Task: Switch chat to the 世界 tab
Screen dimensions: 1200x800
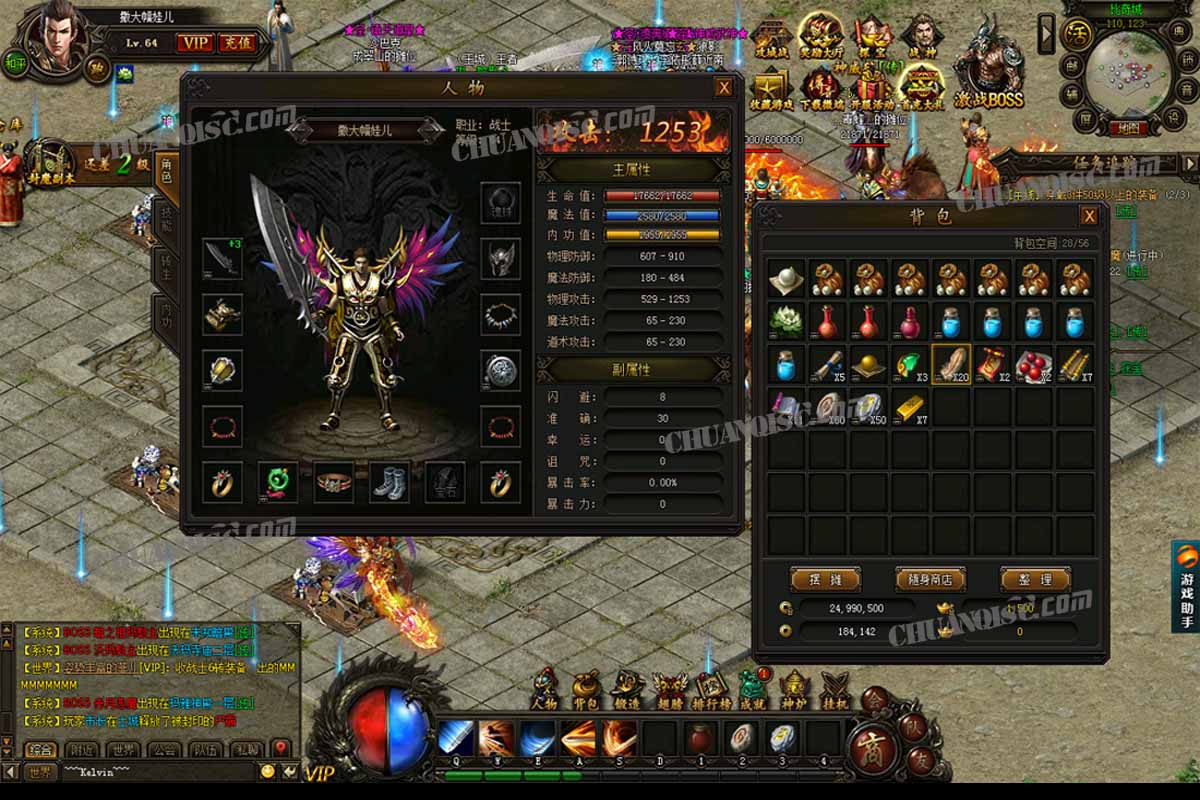Action: 125,749
